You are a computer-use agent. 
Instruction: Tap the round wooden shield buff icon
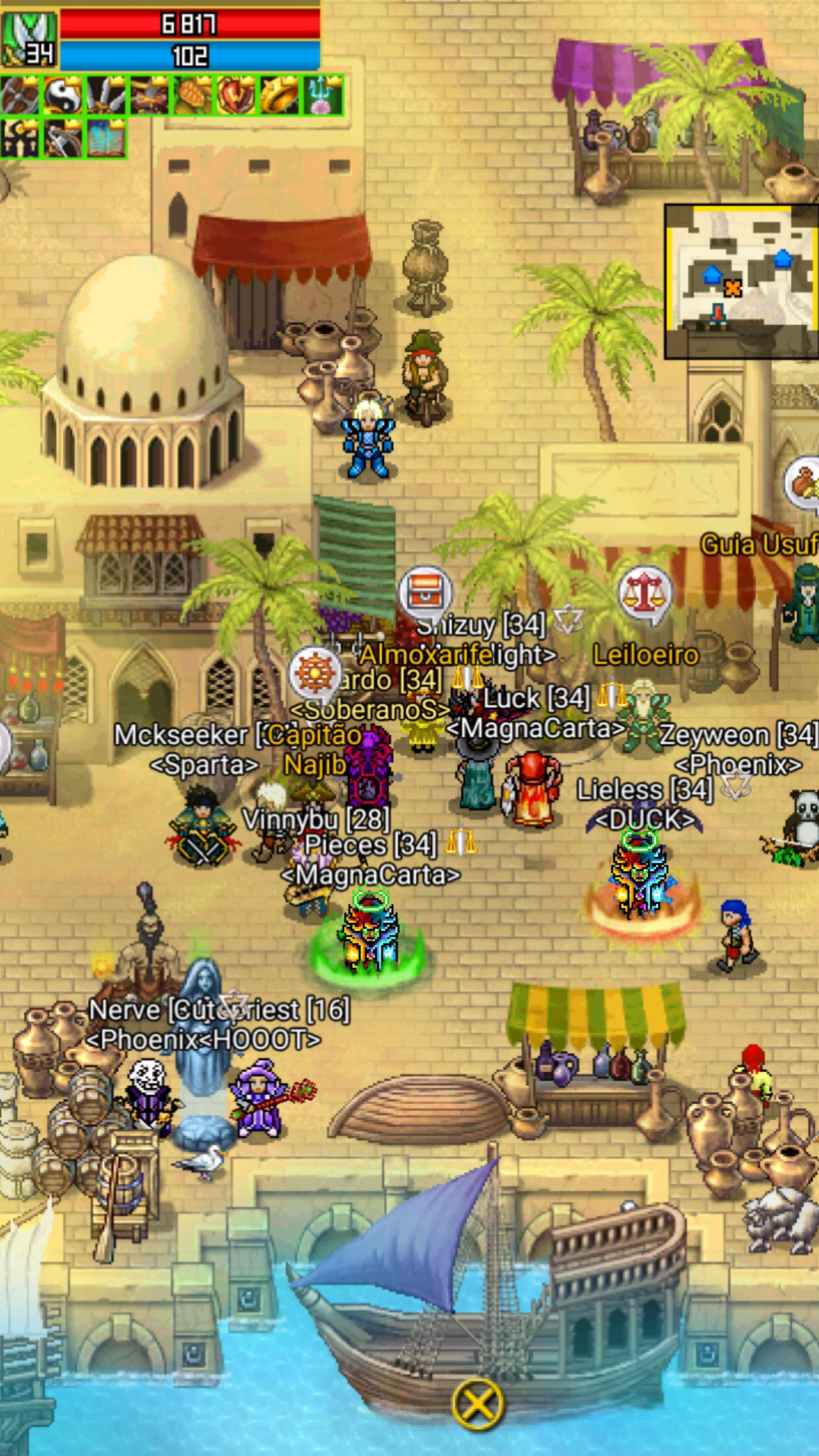coord(20,96)
